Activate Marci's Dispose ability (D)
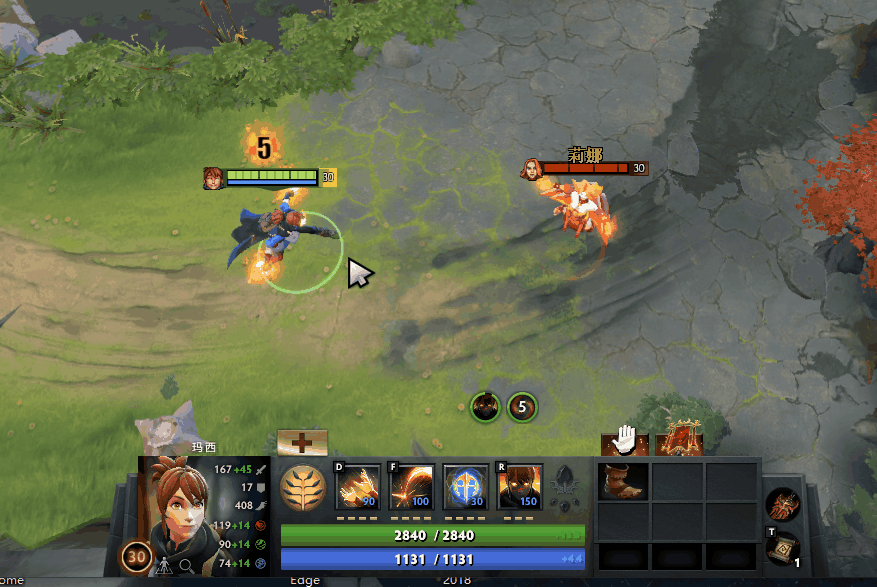Screen dimensions: 877x587 (358, 485)
